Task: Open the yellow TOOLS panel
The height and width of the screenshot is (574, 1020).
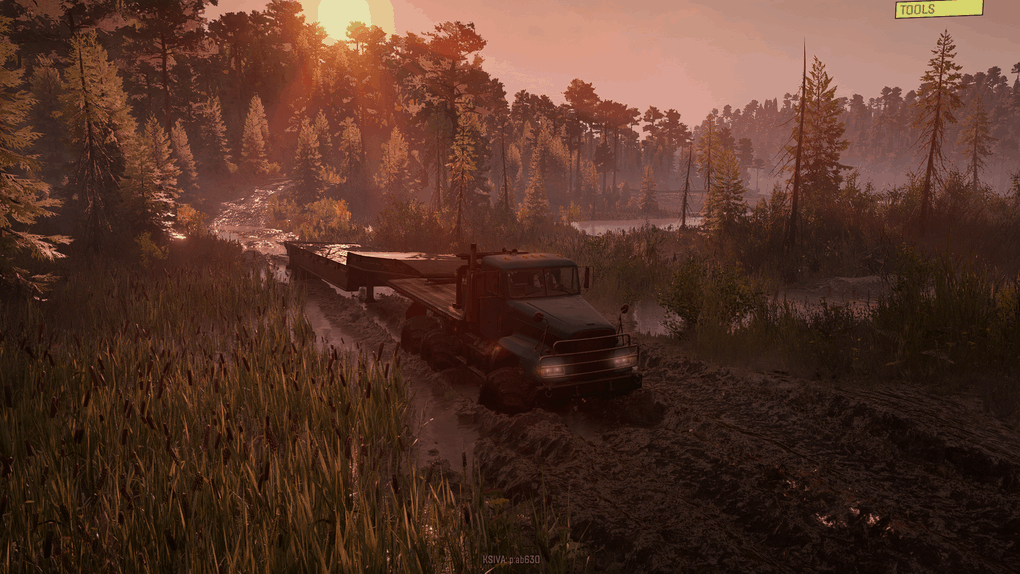Action: coord(938,9)
